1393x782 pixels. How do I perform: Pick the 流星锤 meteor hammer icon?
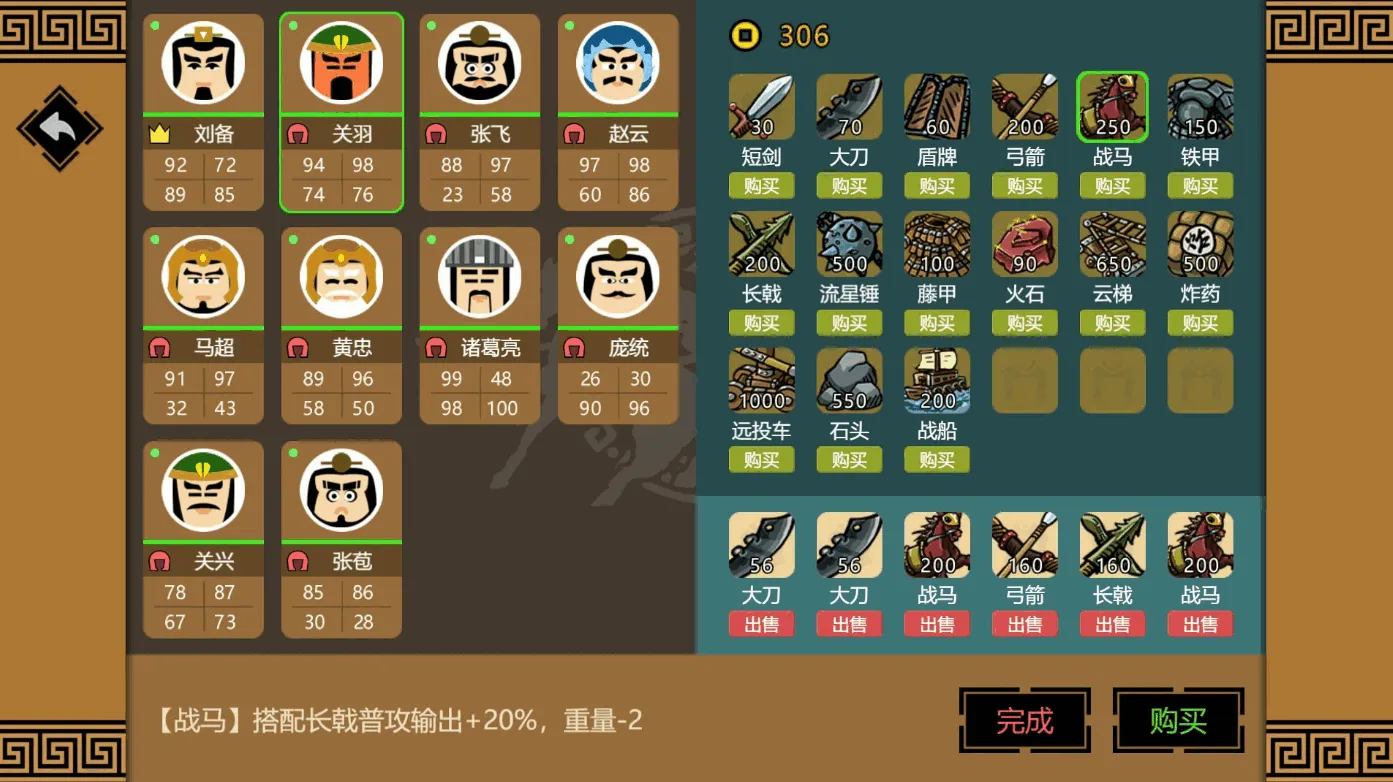849,243
